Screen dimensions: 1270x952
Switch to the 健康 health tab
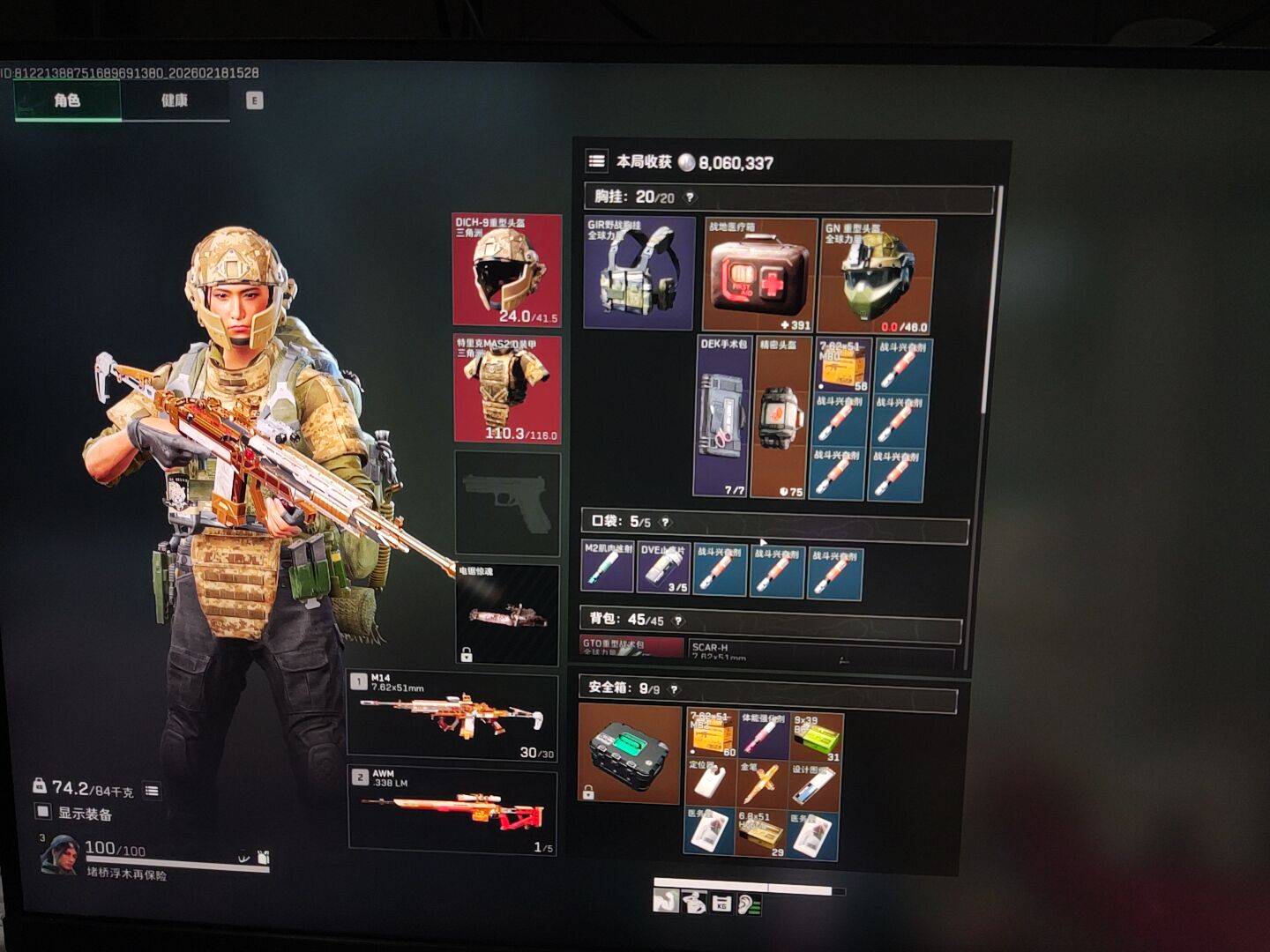[174, 100]
